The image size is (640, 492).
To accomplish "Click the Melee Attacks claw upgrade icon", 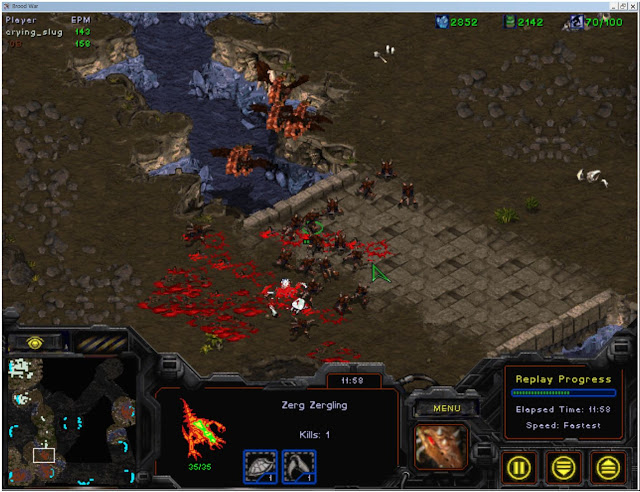I will (x=299, y=465).
